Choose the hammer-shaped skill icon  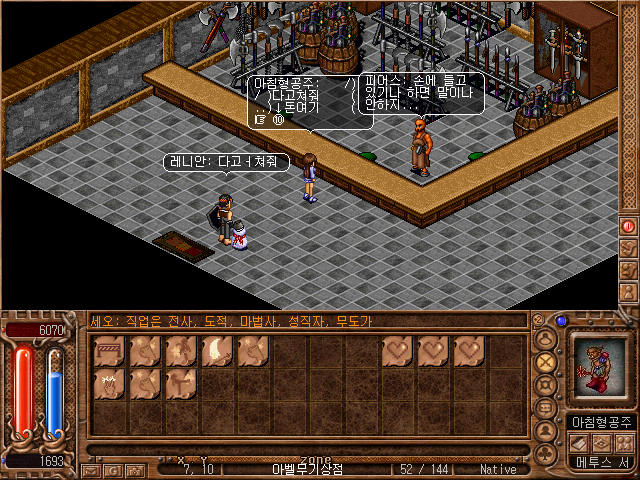pos(181,383)
